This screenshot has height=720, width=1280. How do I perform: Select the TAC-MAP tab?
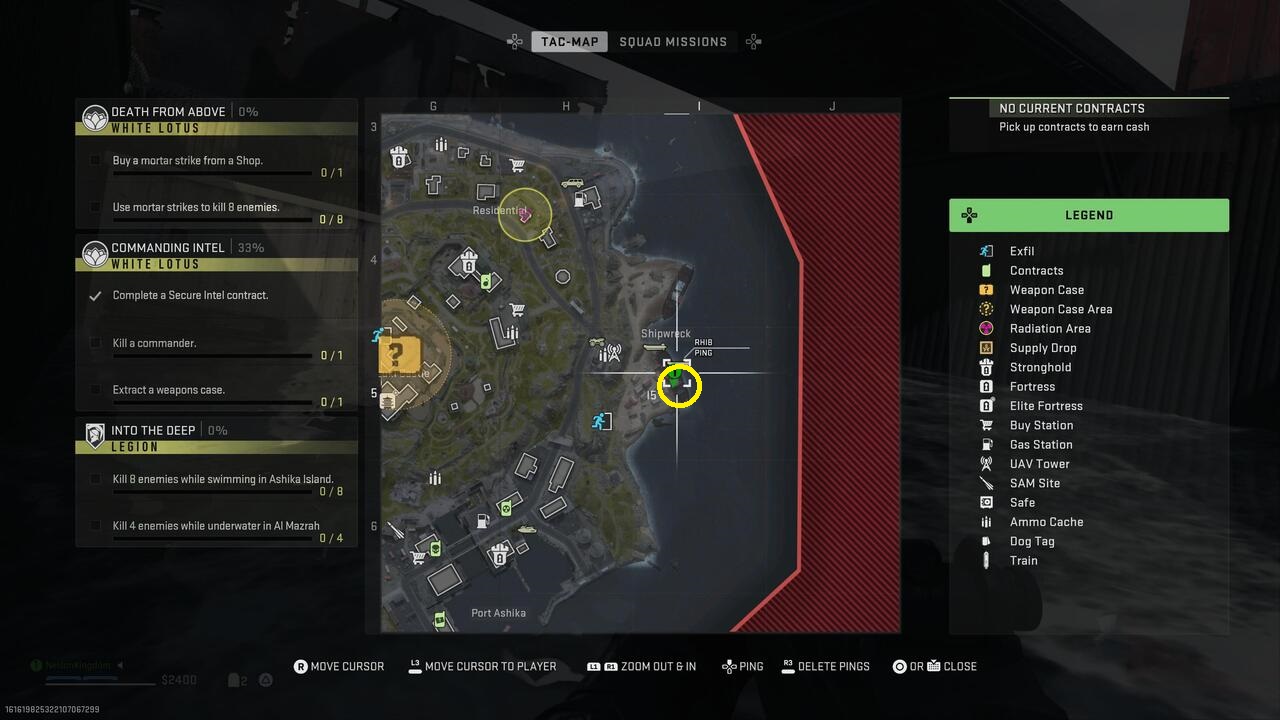[x=569, y=41]
